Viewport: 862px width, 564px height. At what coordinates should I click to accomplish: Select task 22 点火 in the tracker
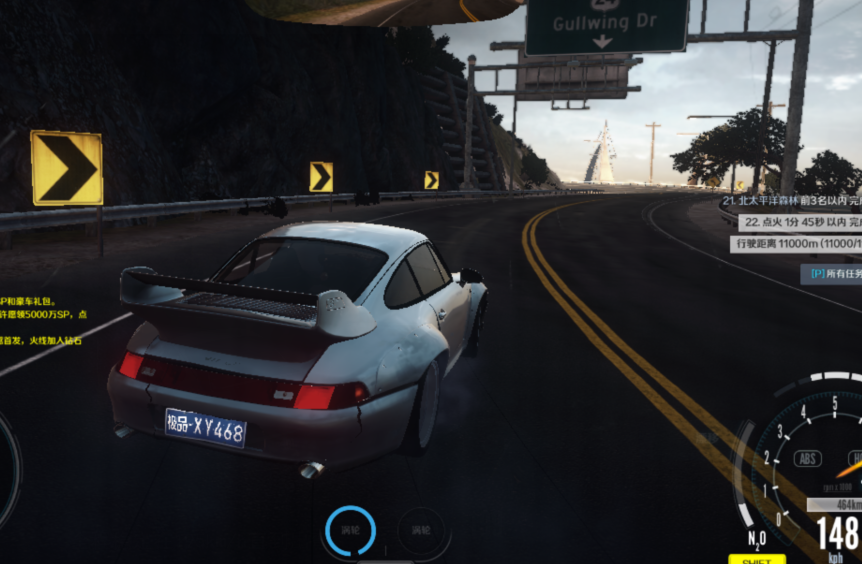point(798,222)
